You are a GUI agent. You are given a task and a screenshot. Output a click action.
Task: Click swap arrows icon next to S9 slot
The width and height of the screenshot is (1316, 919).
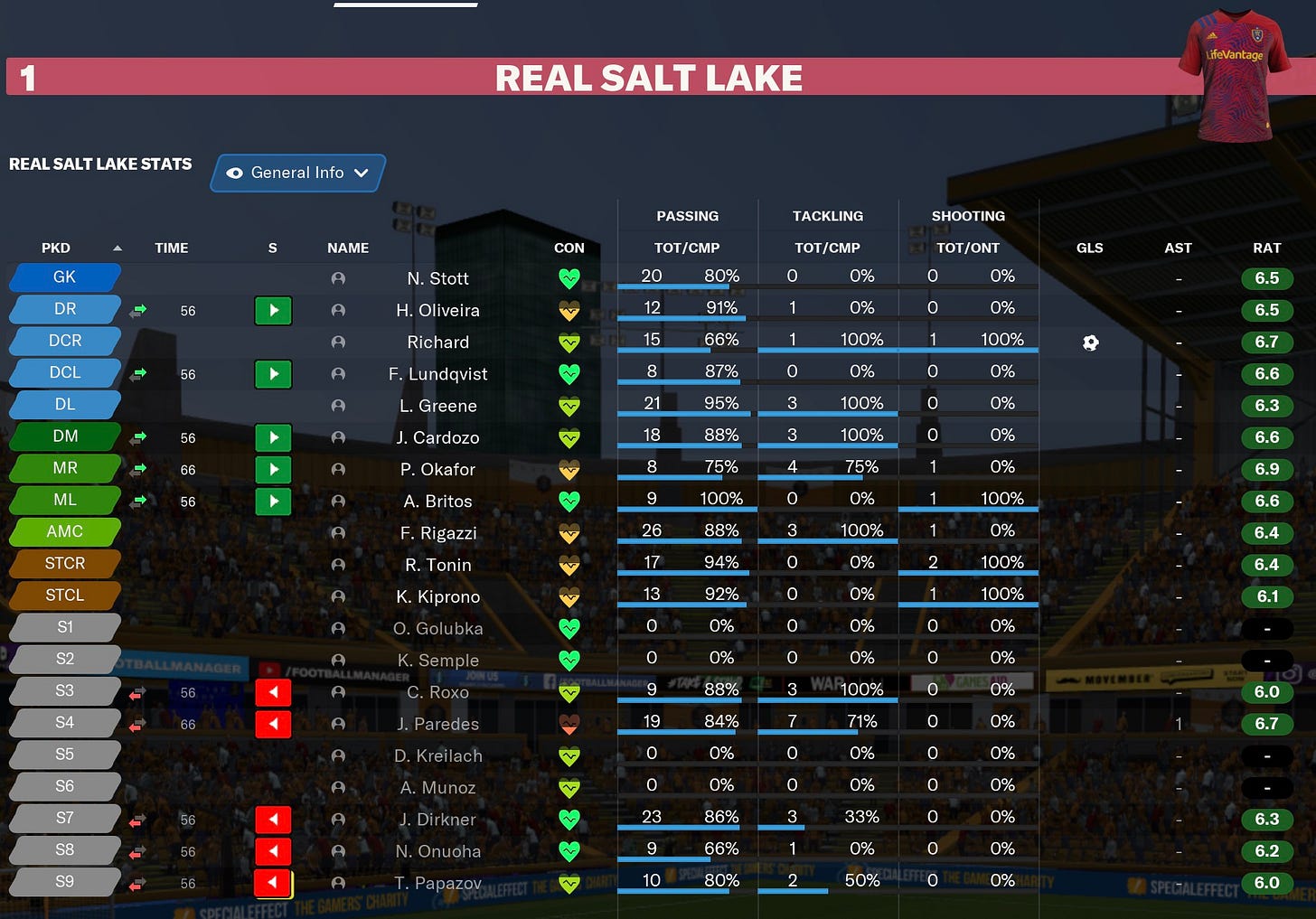click(137, 883)
